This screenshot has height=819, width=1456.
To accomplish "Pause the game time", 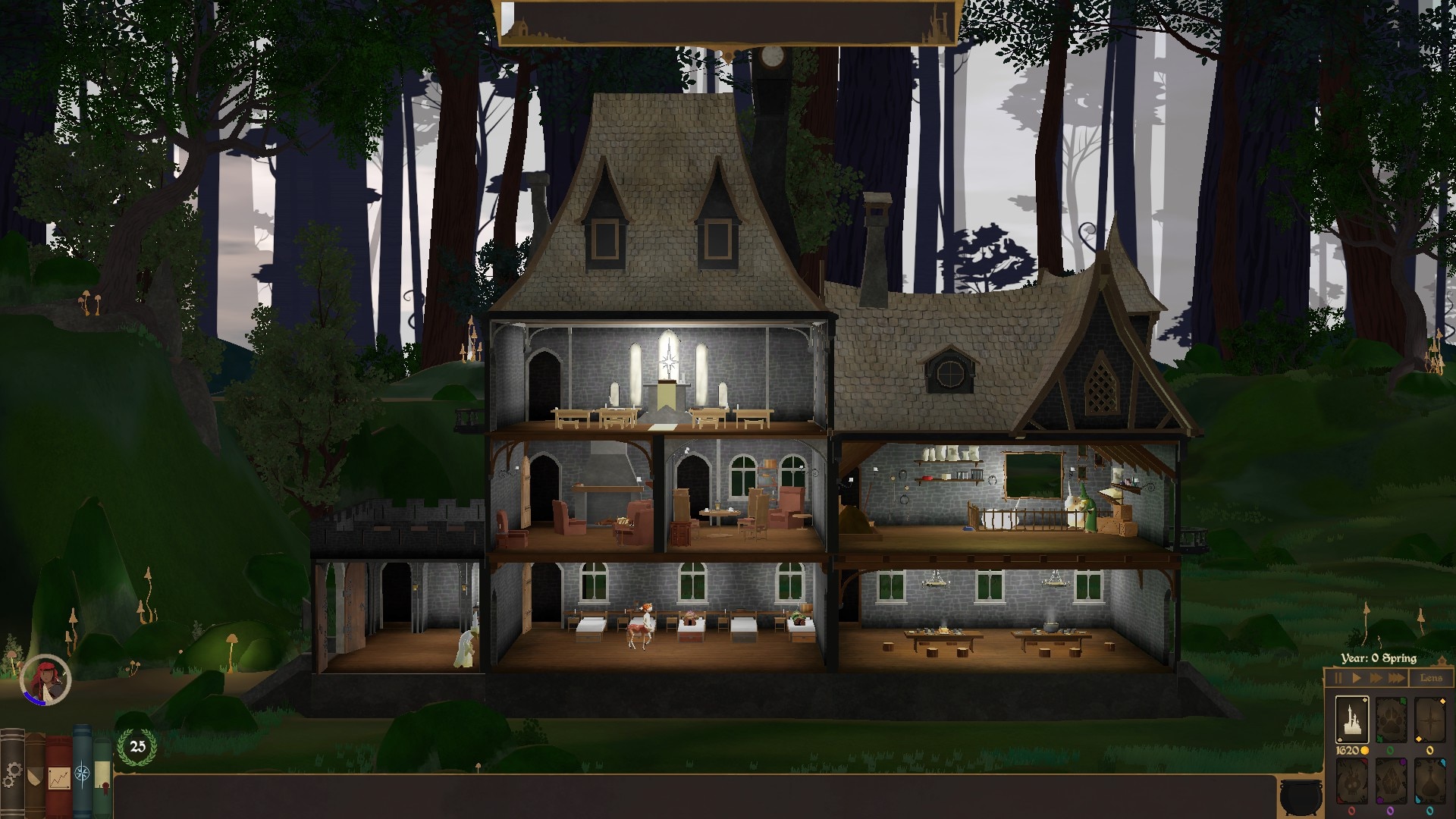I will coord(1338,678).
